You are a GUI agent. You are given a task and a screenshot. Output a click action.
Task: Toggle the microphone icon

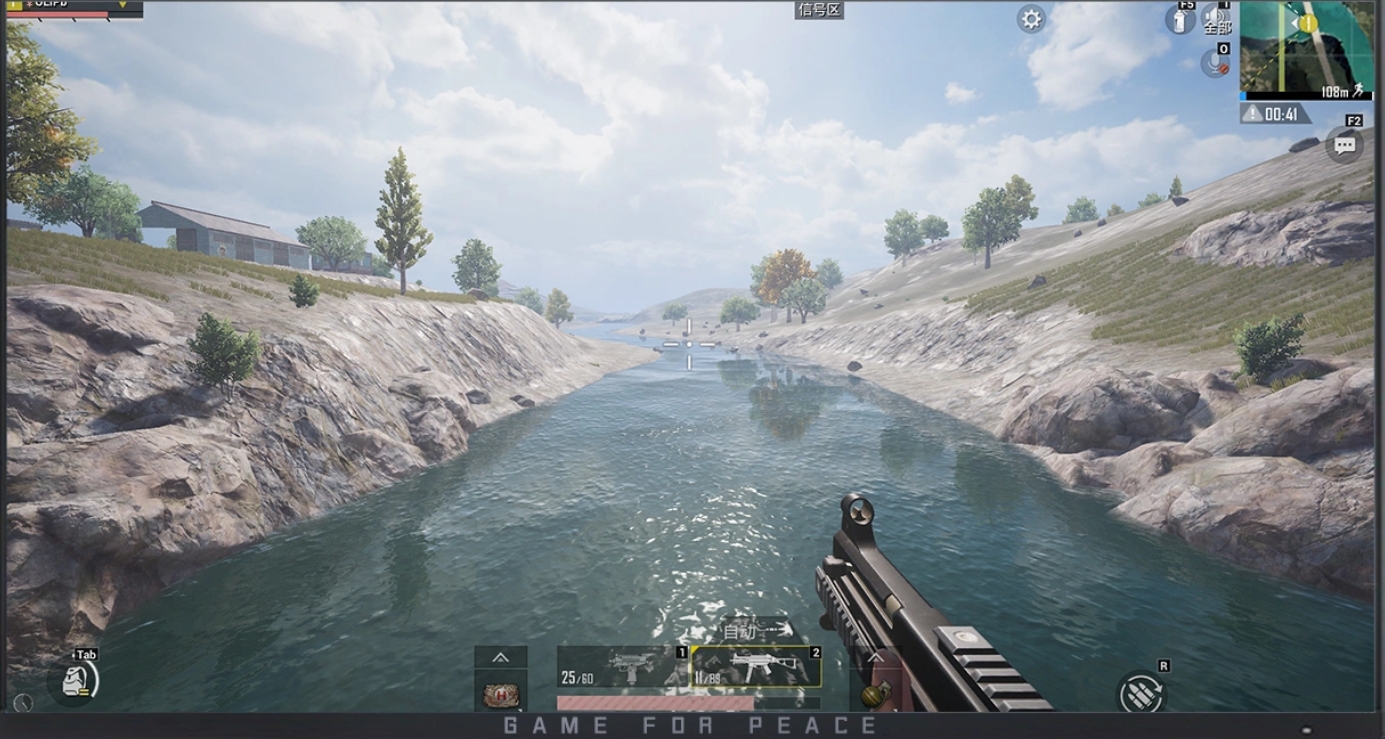point(1214,62)
